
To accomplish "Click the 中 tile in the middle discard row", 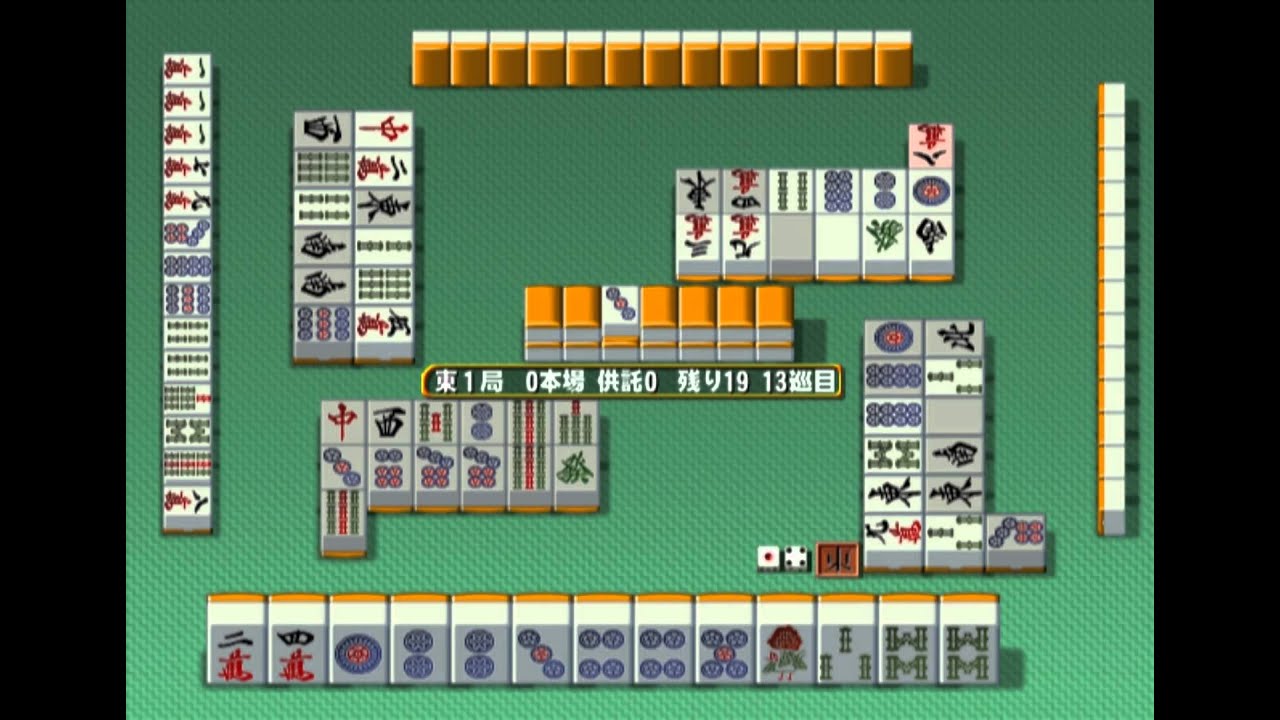I will pos(343,423).
